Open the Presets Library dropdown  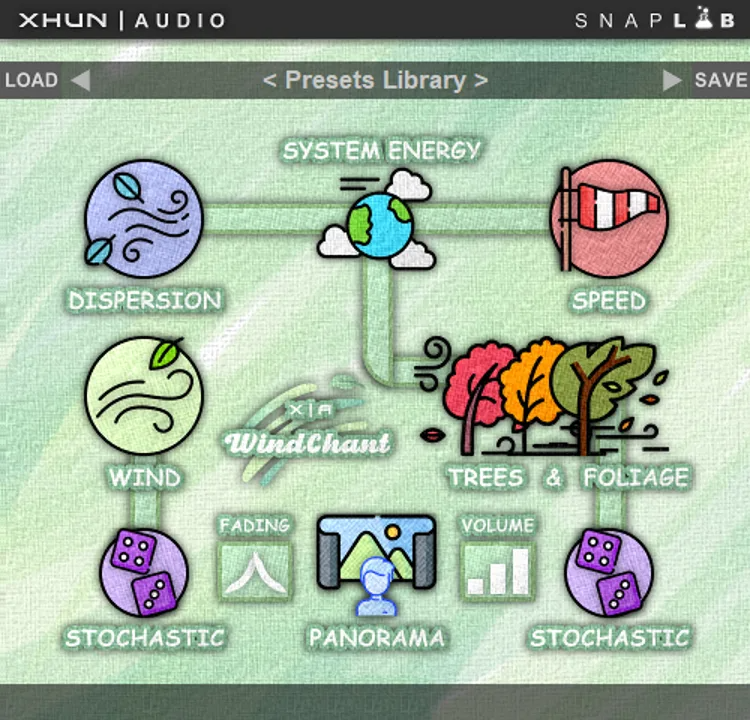coord(375,80)
